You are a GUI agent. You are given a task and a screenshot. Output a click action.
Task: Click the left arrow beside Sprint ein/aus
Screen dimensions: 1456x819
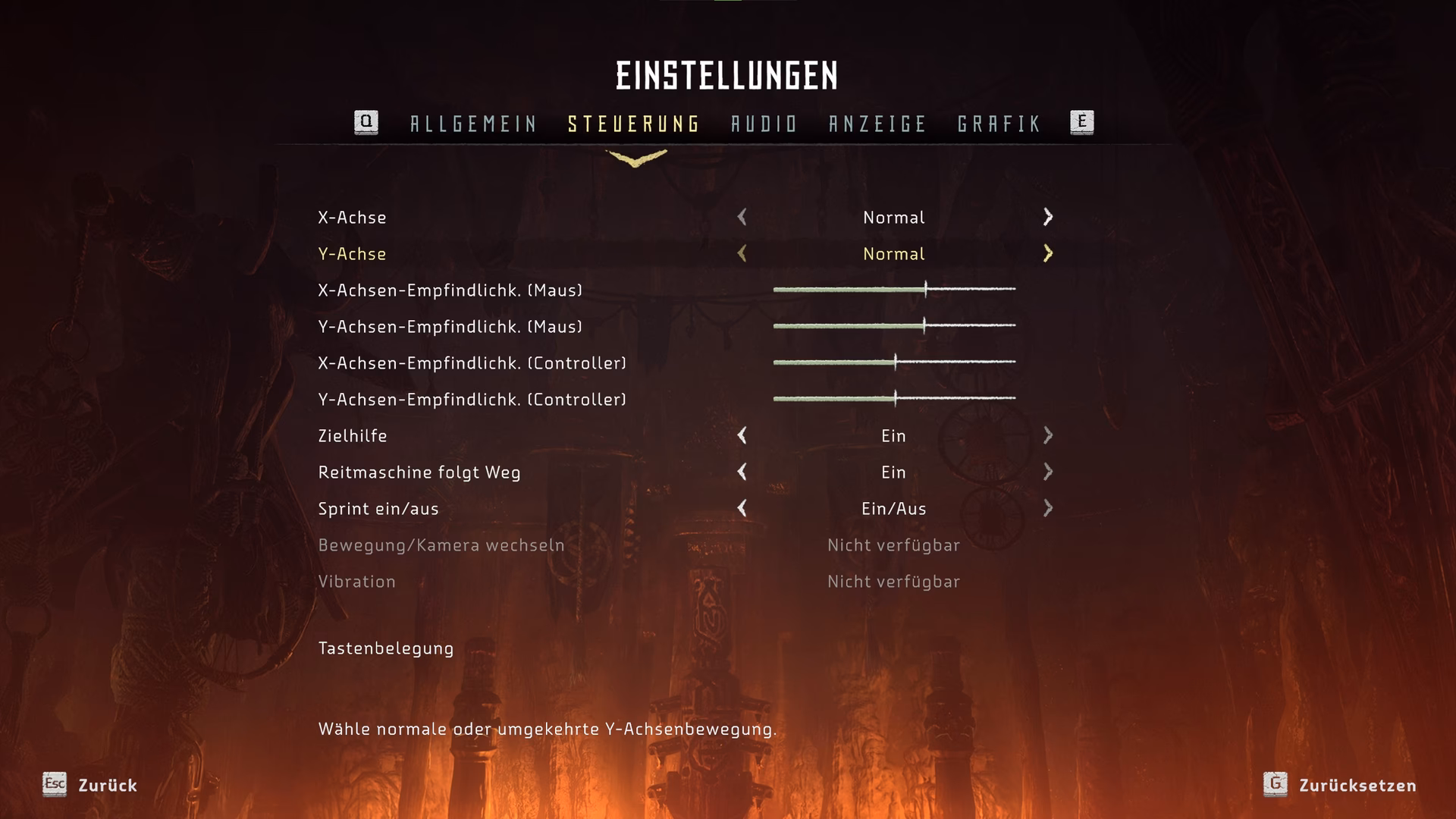[x=741, y=509]
